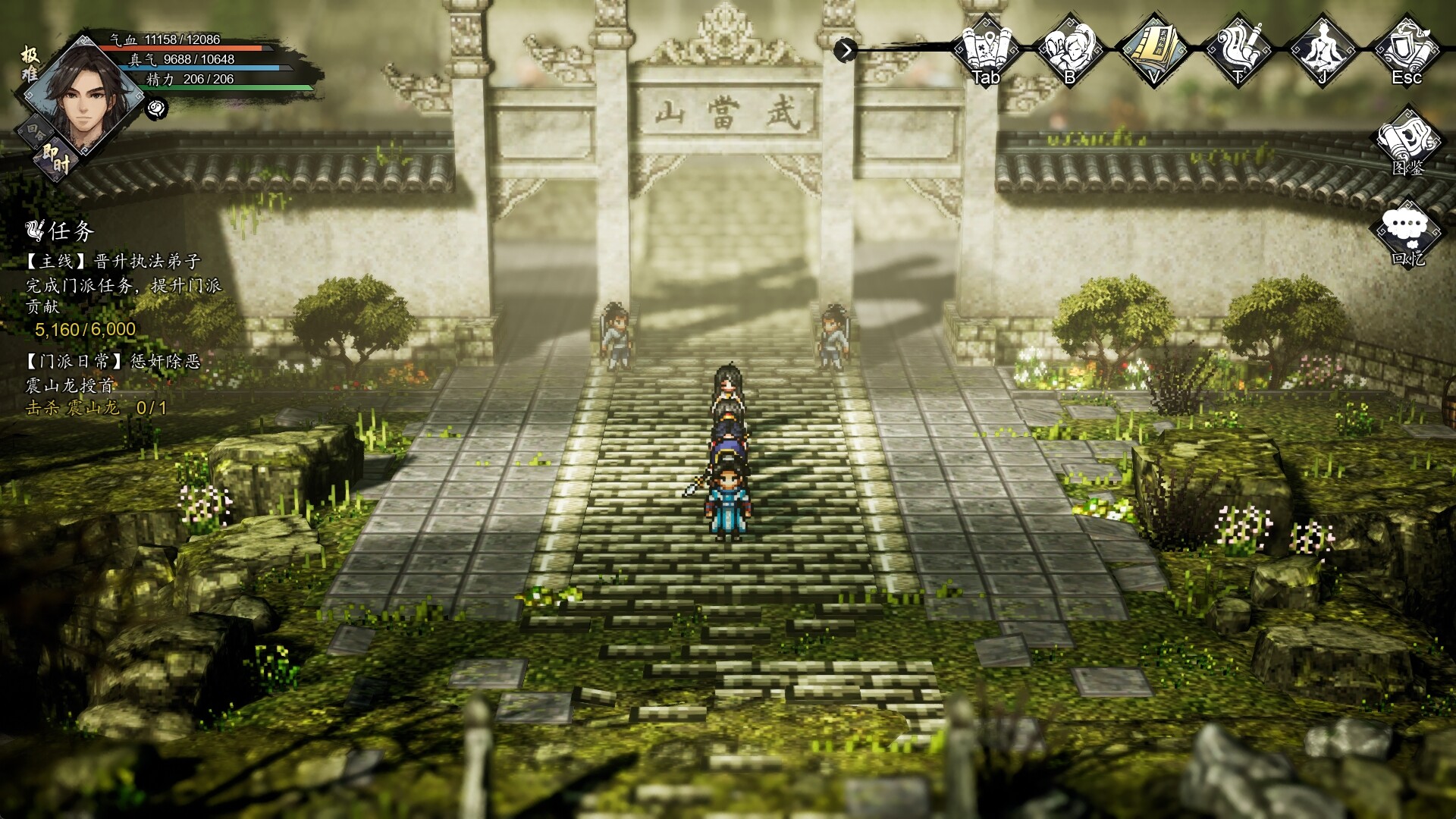Select the sect daily quest 惩奸除恶

point(114,361)
